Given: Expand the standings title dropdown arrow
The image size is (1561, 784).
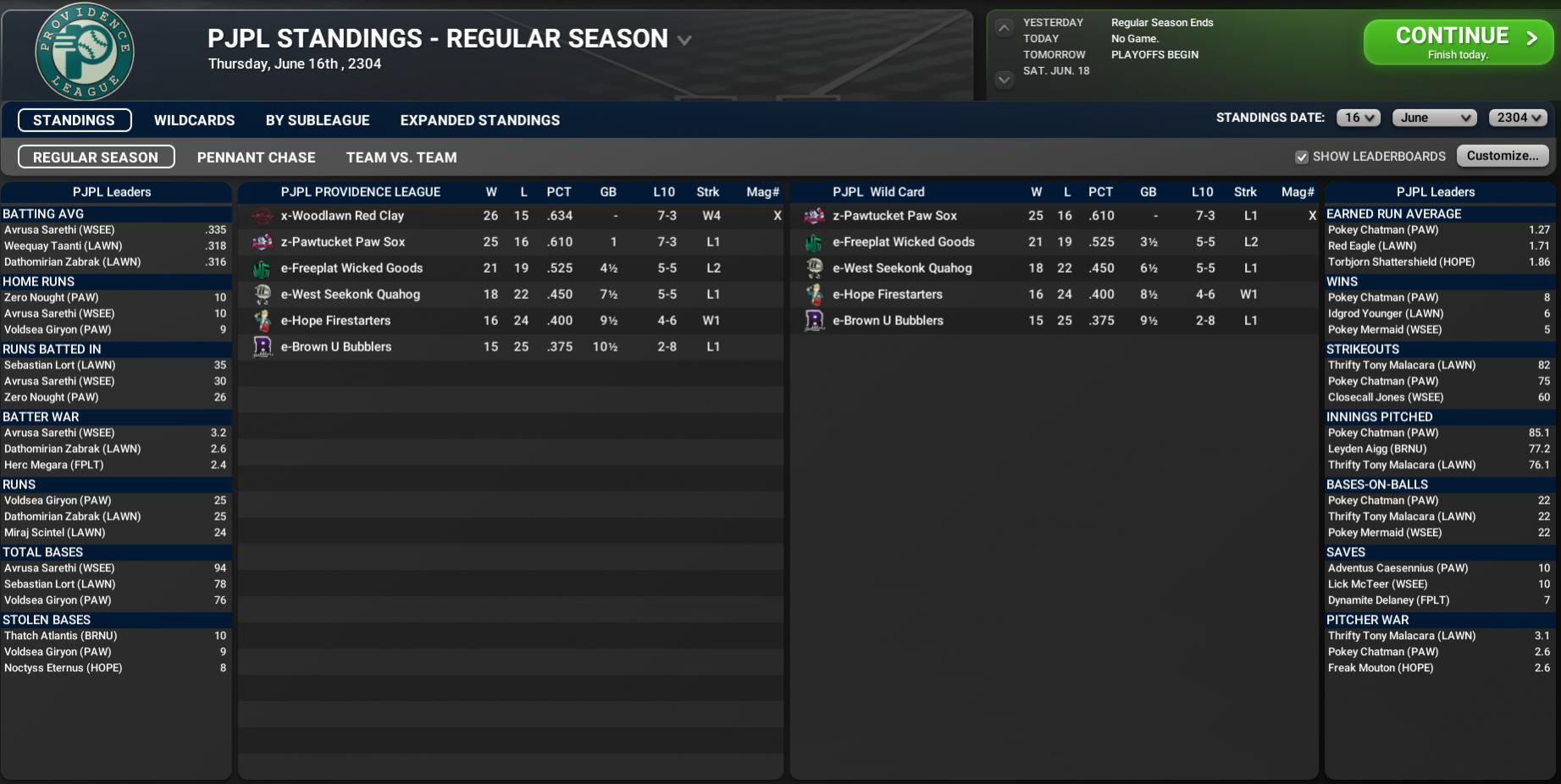Looking at the screenshot, I should click(684, 40).
